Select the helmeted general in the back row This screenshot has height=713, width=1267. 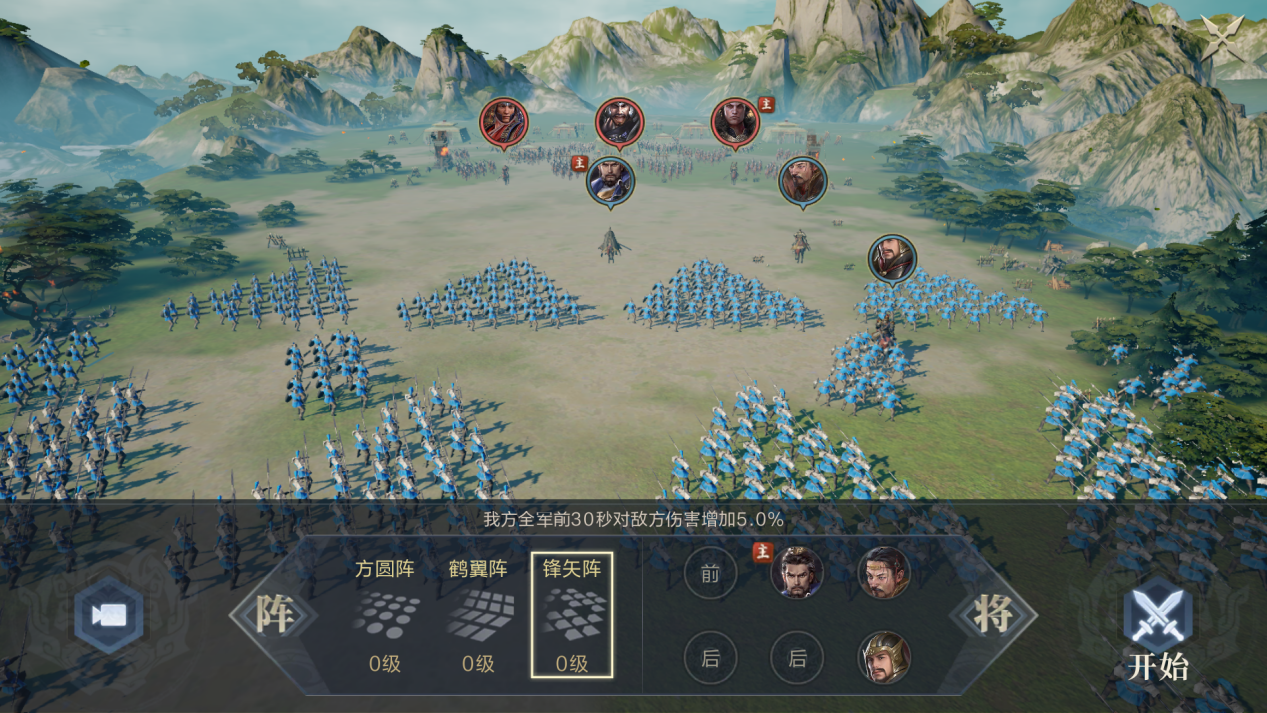click(884, 658)
